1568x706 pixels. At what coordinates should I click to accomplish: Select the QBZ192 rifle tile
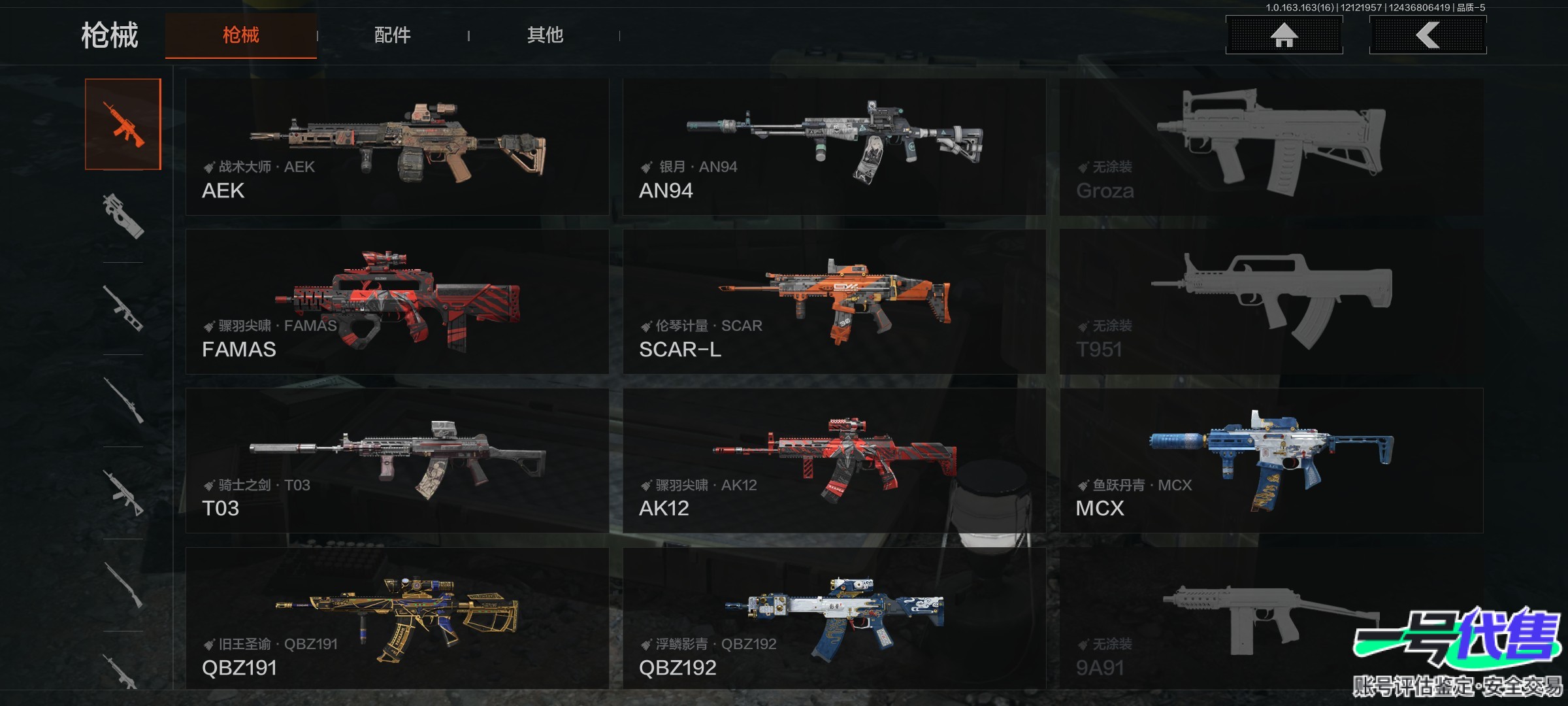[x=834, y=618]
